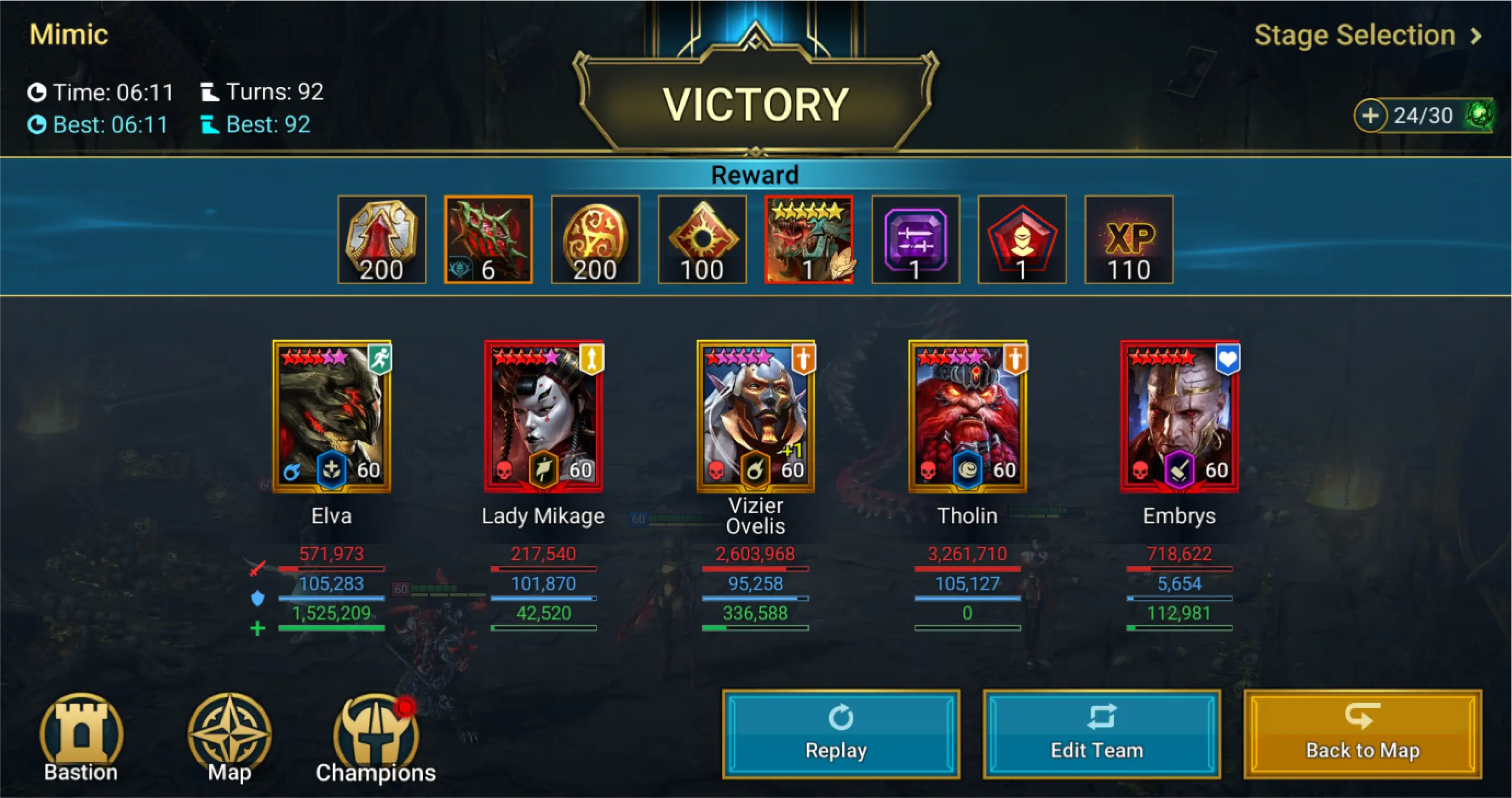Inspect the XP 110 reward
This screenshot has width=1512, height=798.
pos(1128,239)
